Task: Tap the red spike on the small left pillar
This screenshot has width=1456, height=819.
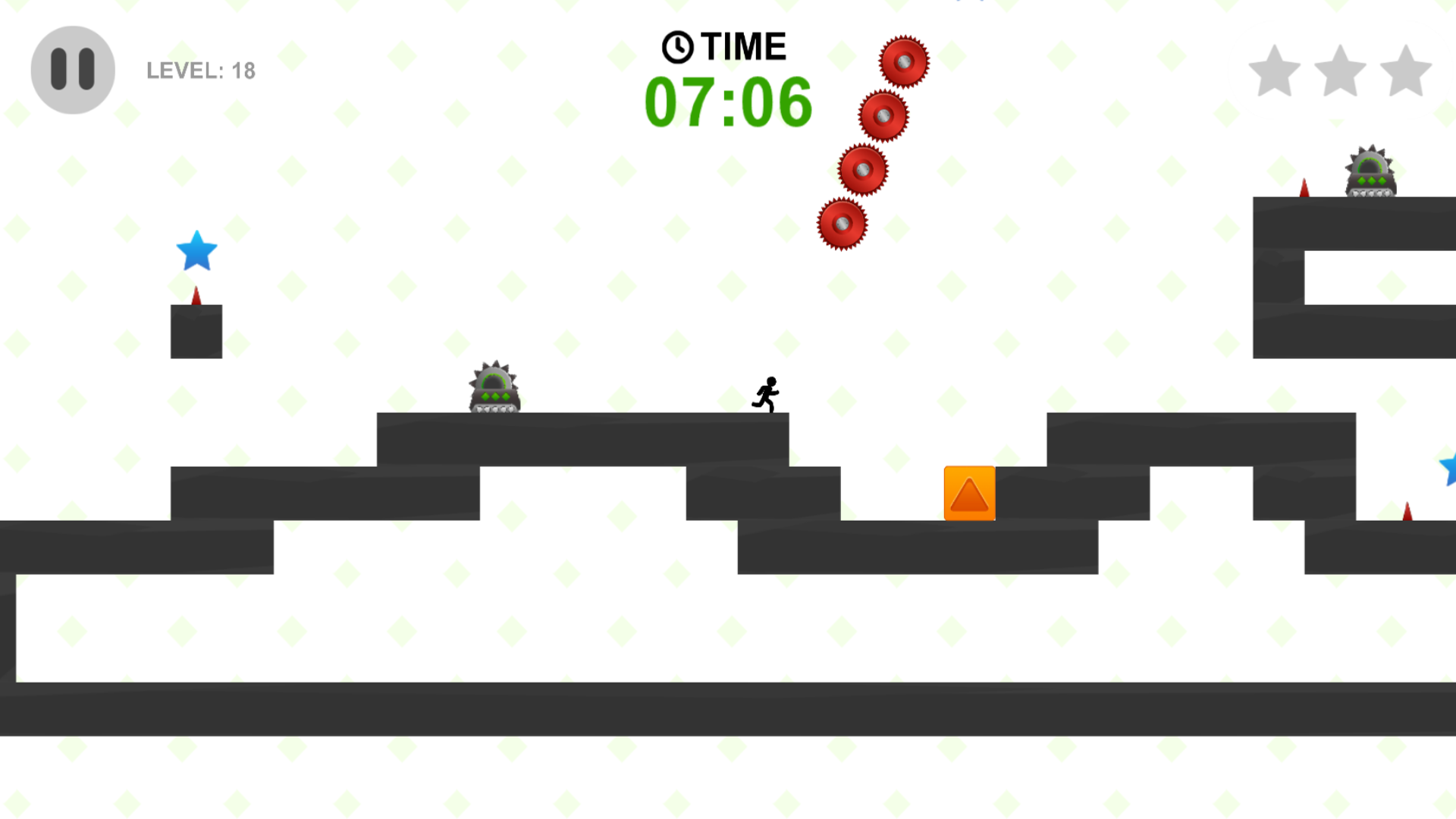Action: point(196,296)
